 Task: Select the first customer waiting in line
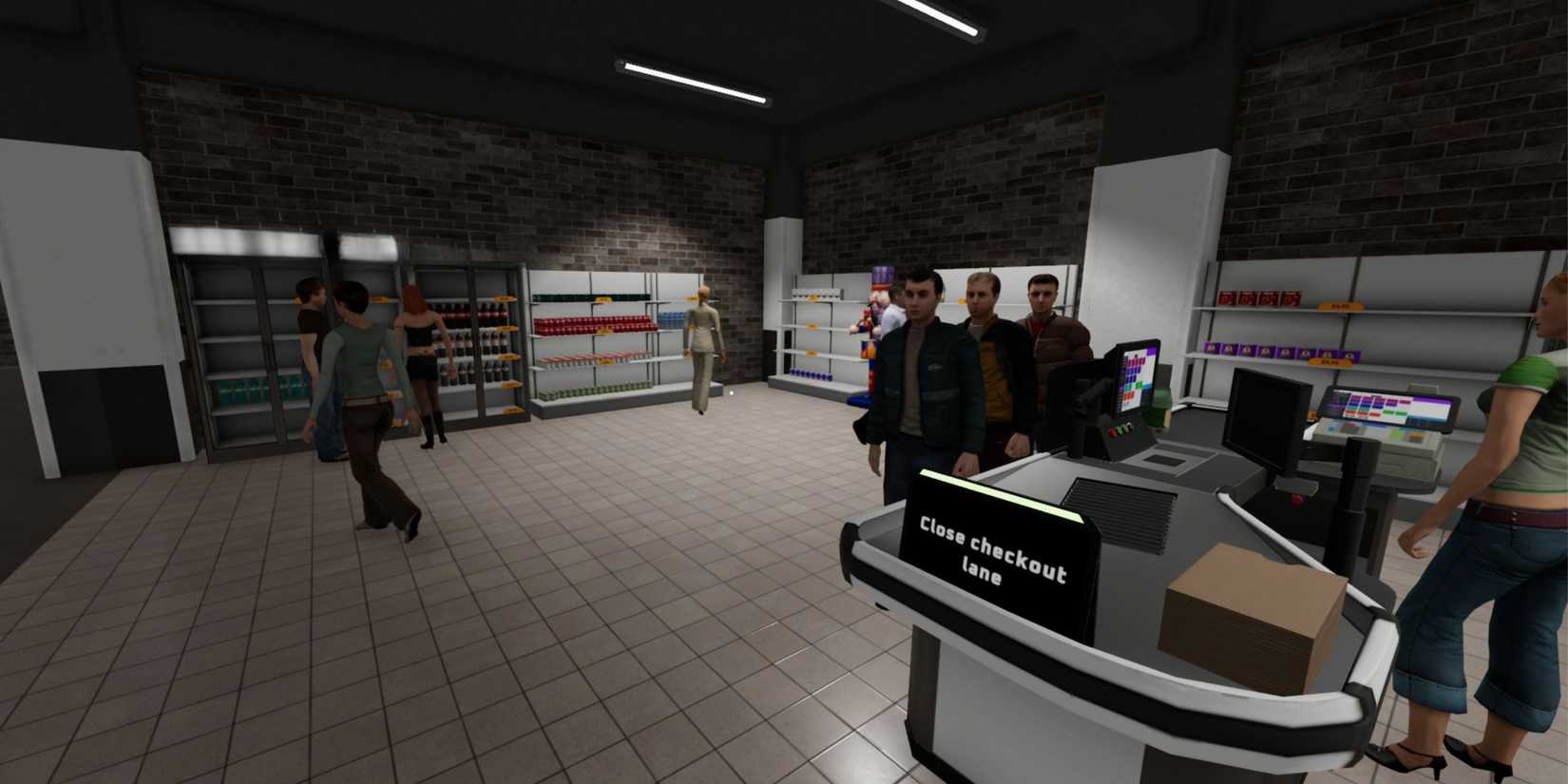pos(920,380)
